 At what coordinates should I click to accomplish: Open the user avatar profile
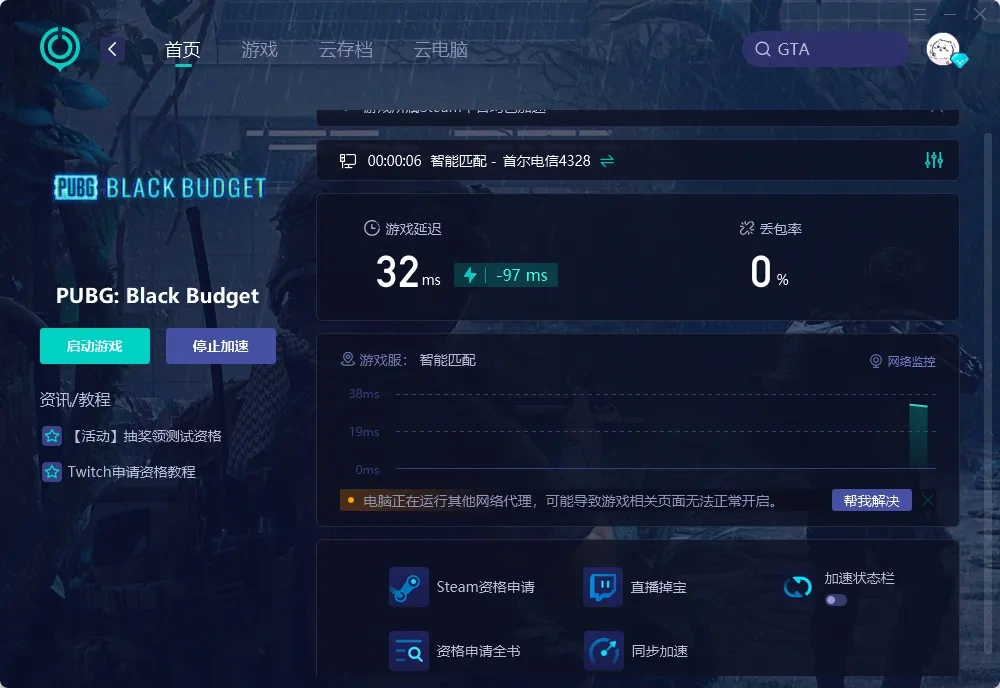click(943, 49)
